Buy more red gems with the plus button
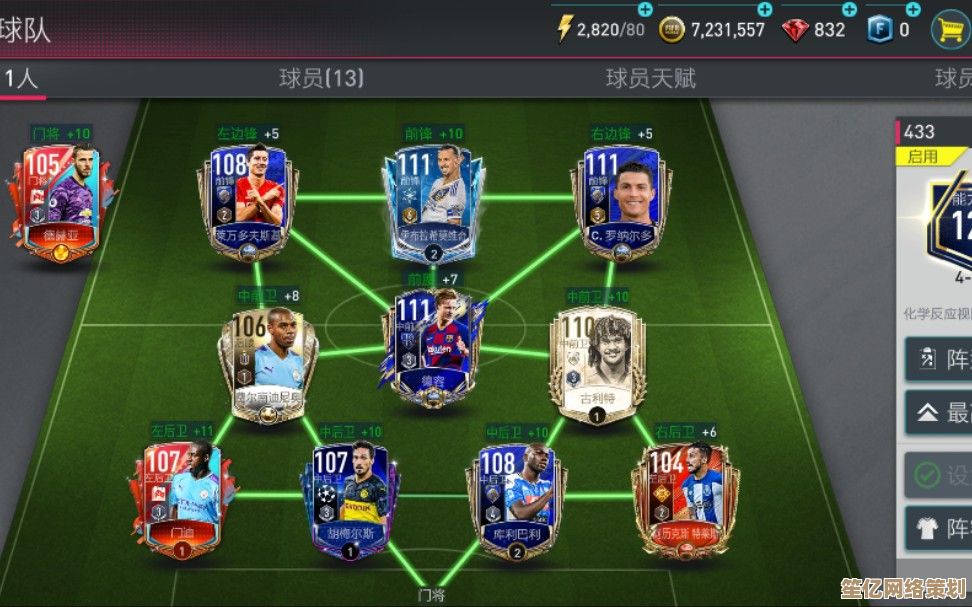The height and width of the screenshot is (607, 972). tap(849, 9)
